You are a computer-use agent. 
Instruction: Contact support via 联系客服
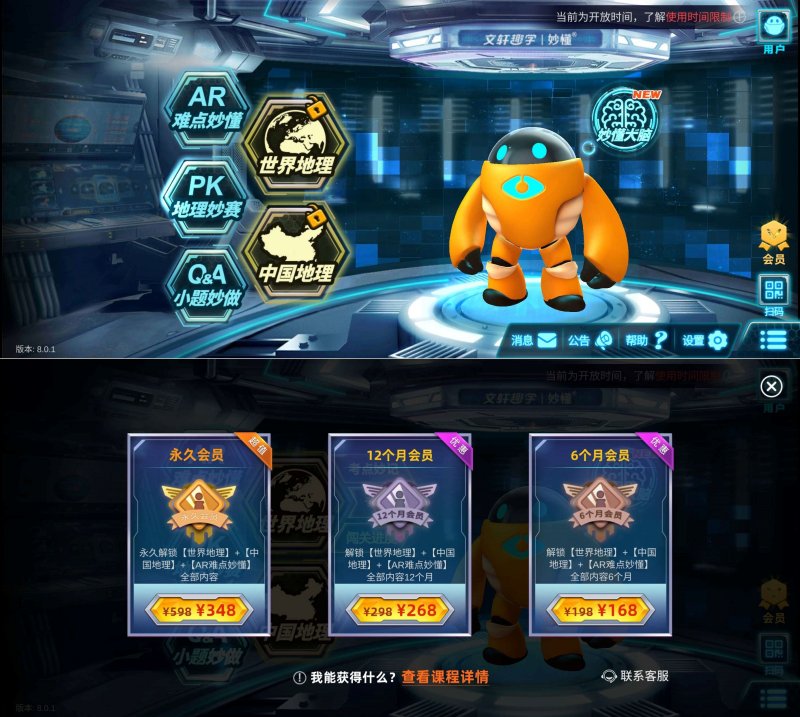[635, 677]
